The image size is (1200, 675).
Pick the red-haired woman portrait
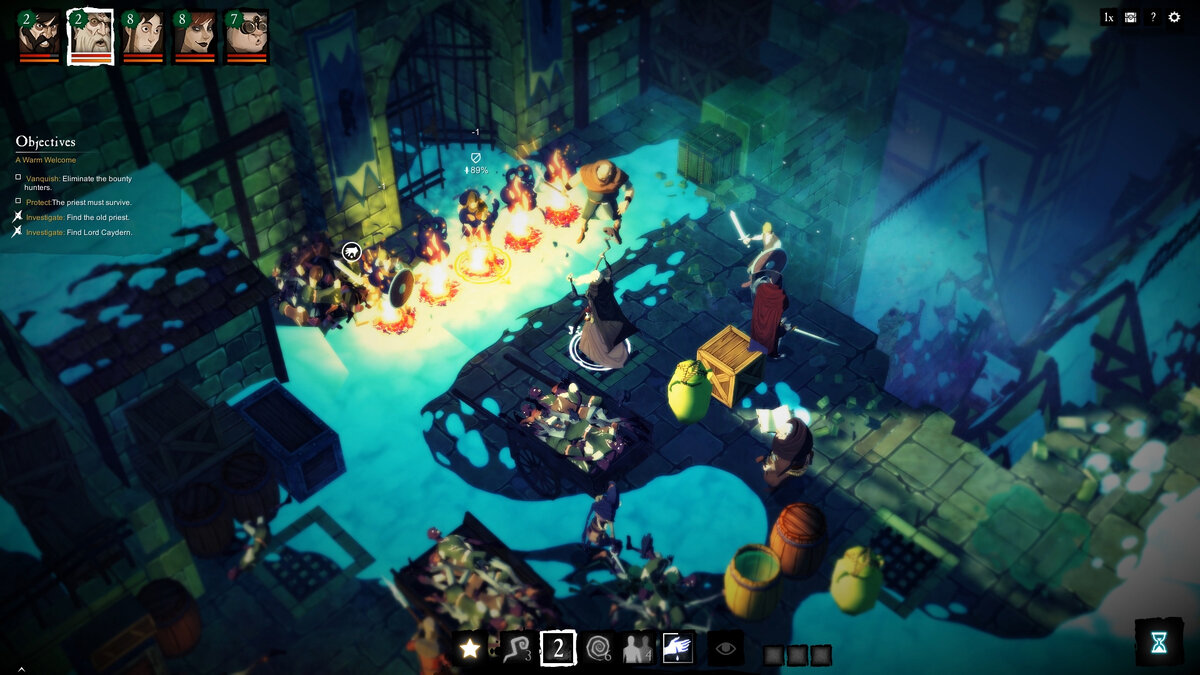tap(196, 34)
